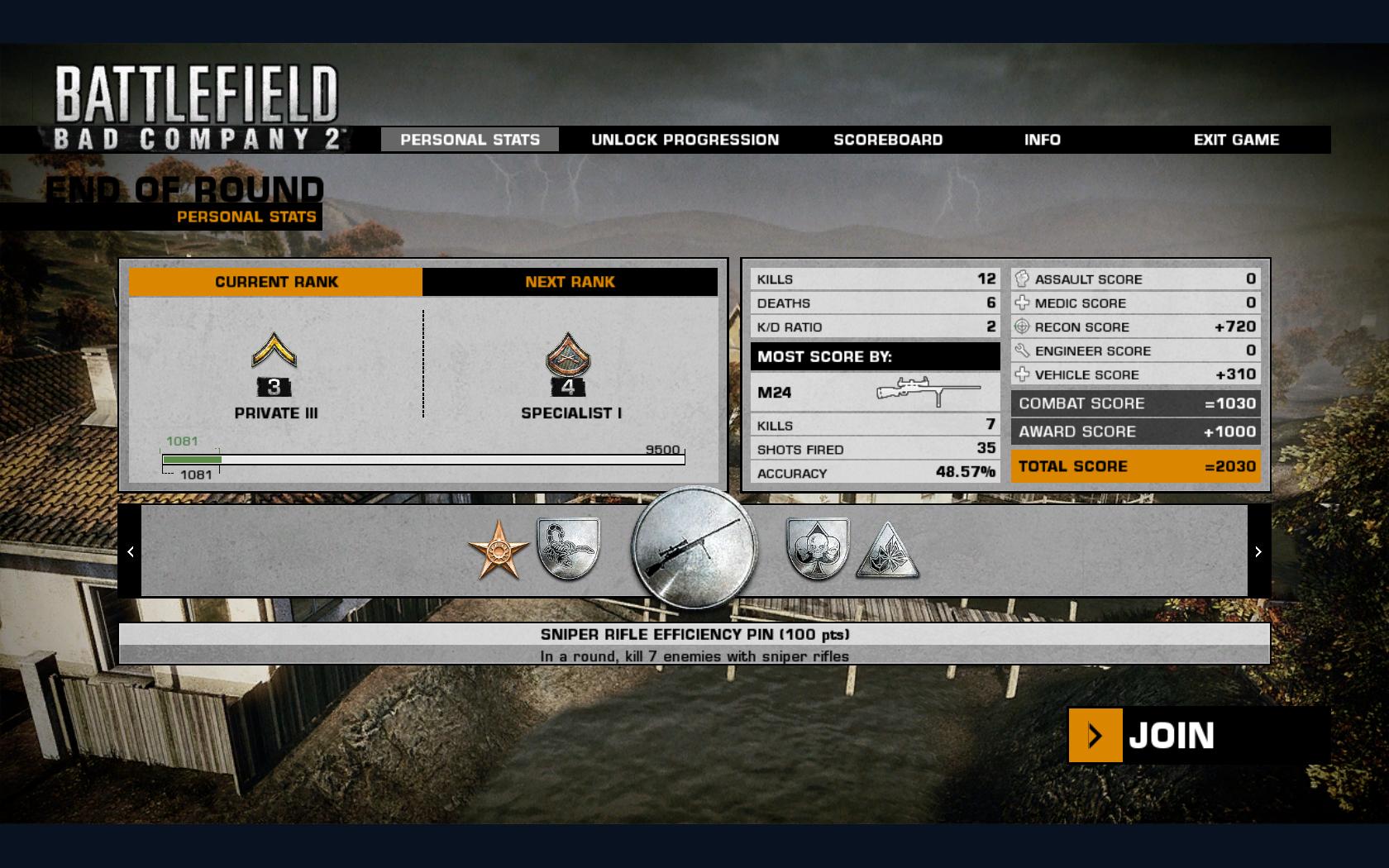
Task: Select the triangular leaf pin
Action: (x=887, y=551)
